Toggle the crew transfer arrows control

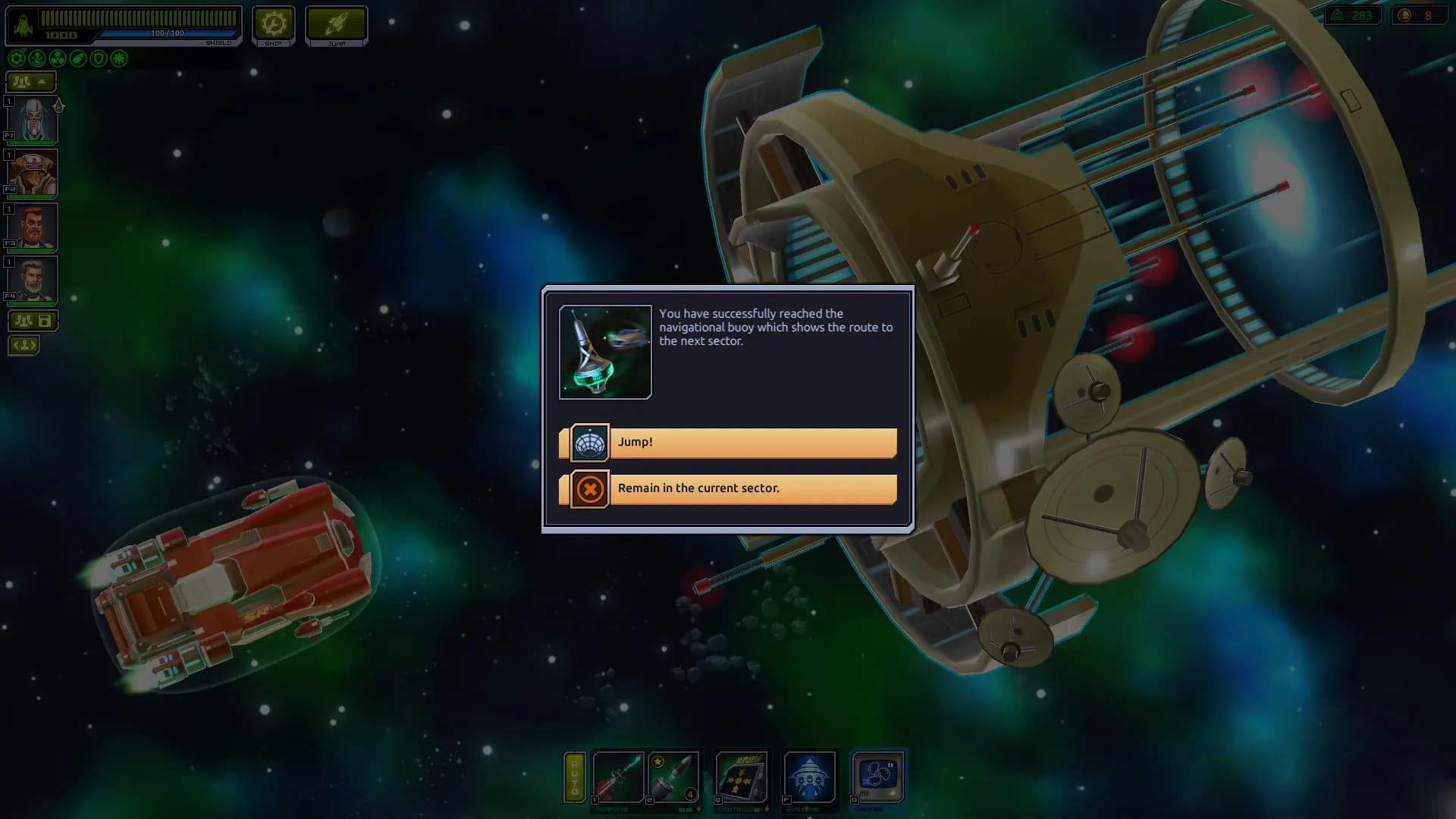point(24,345)
